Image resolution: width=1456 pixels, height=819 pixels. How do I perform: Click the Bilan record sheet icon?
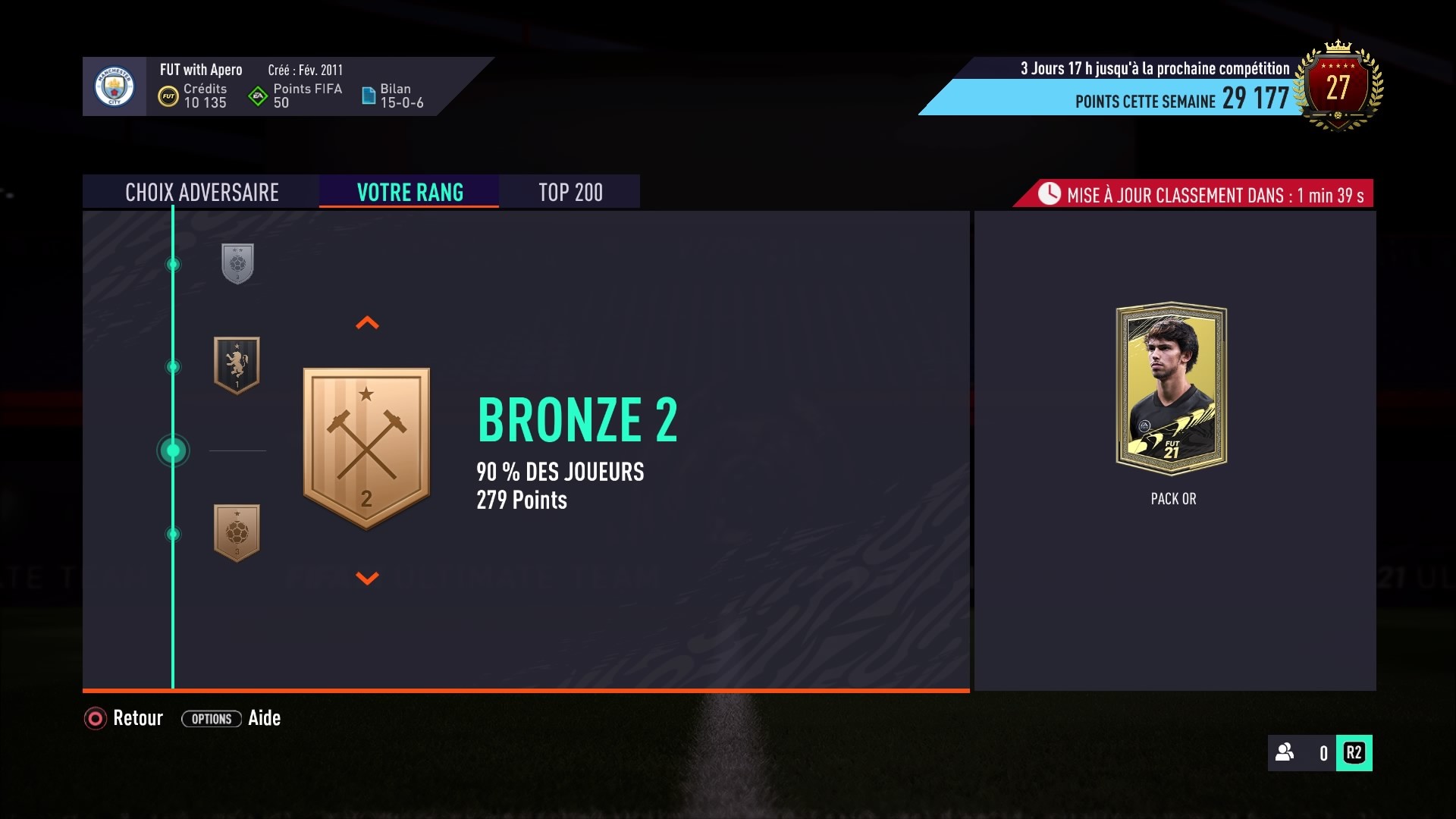point(371,94)
